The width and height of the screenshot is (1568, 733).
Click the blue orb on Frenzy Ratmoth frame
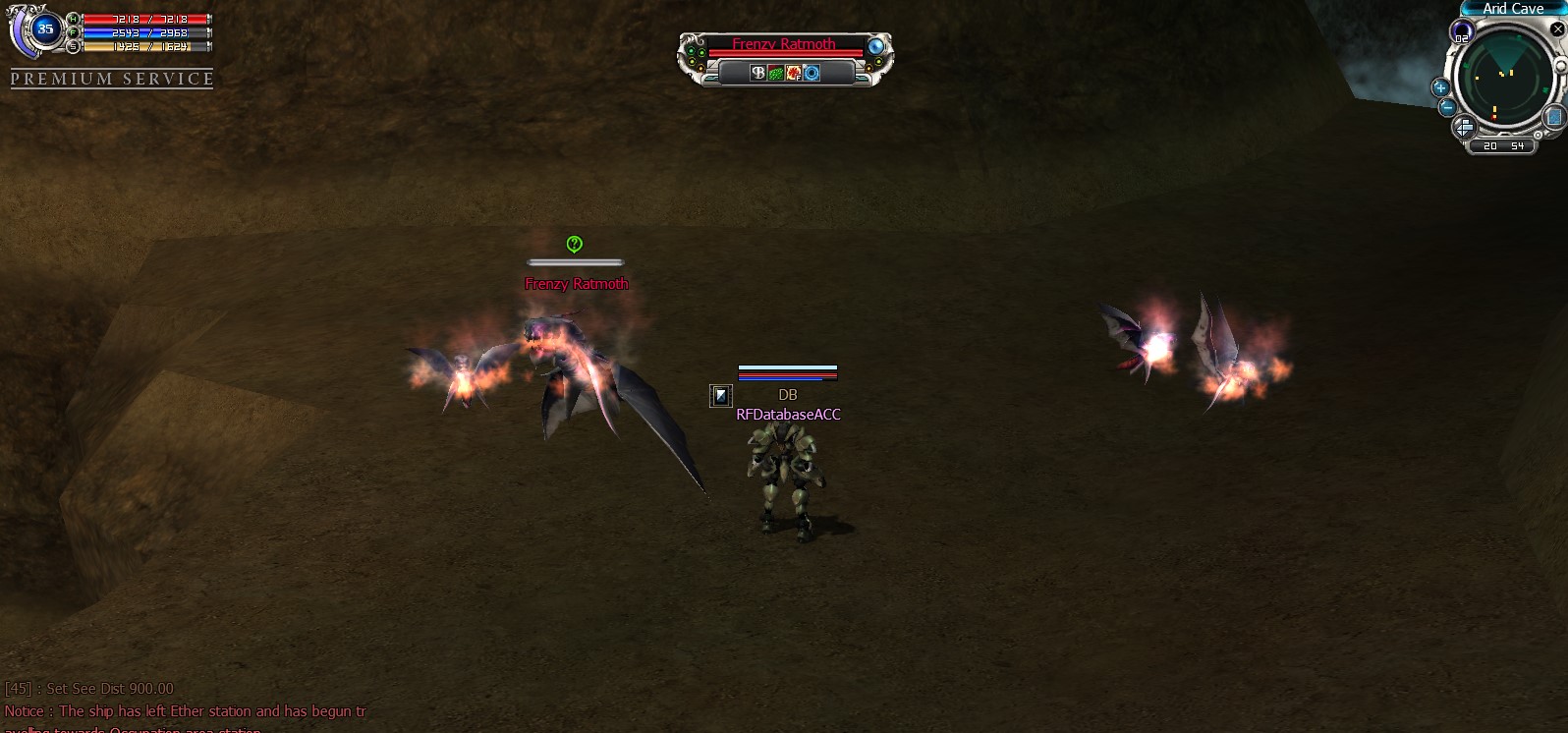[875, 46]
